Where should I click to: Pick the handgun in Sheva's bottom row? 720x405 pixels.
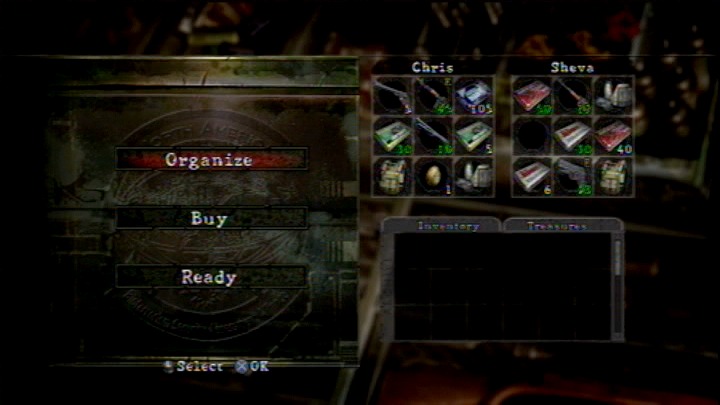tap(572, 175)
